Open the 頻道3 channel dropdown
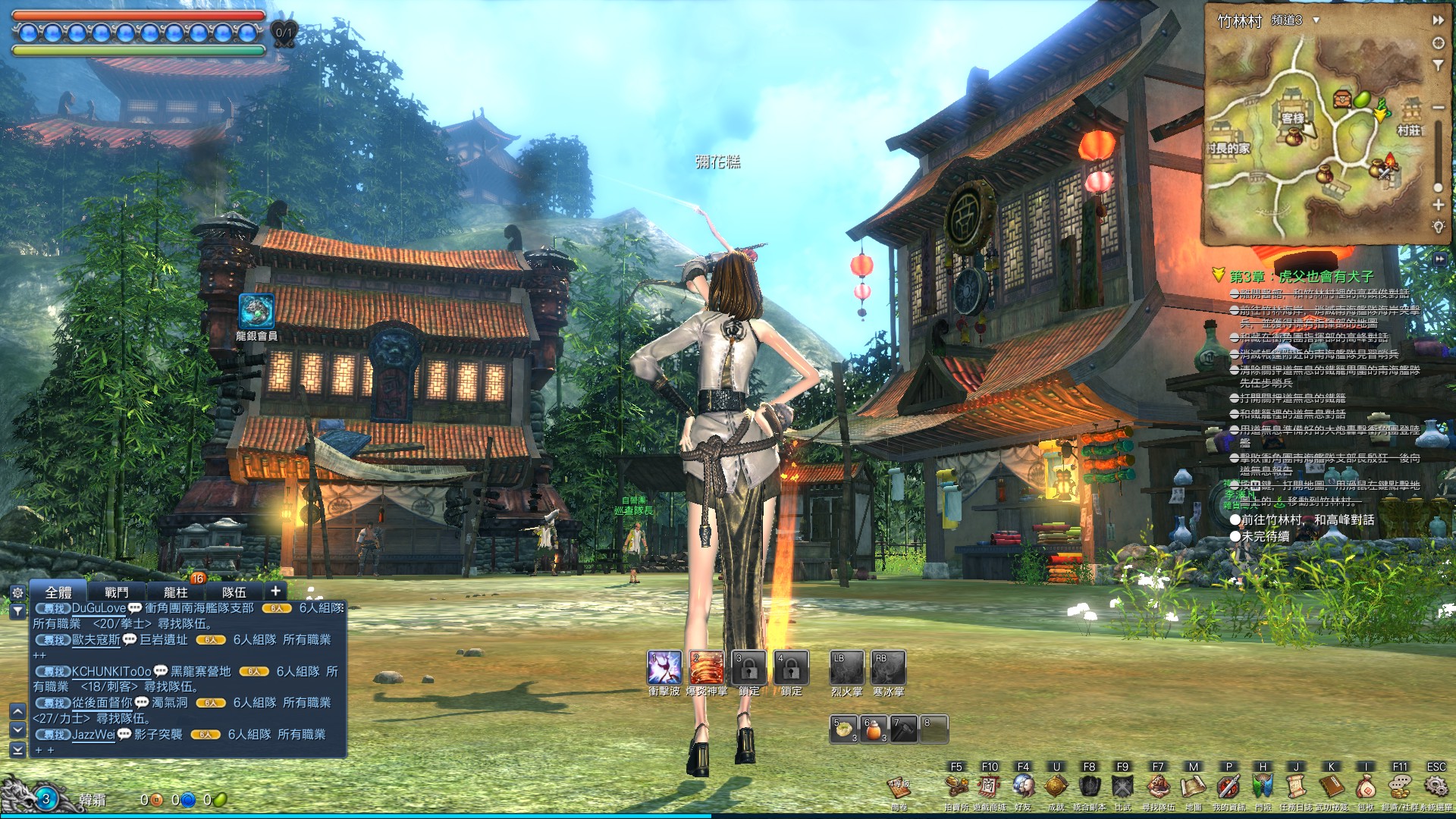The width and height of the screenshot is (1456, 819). 1316,20
